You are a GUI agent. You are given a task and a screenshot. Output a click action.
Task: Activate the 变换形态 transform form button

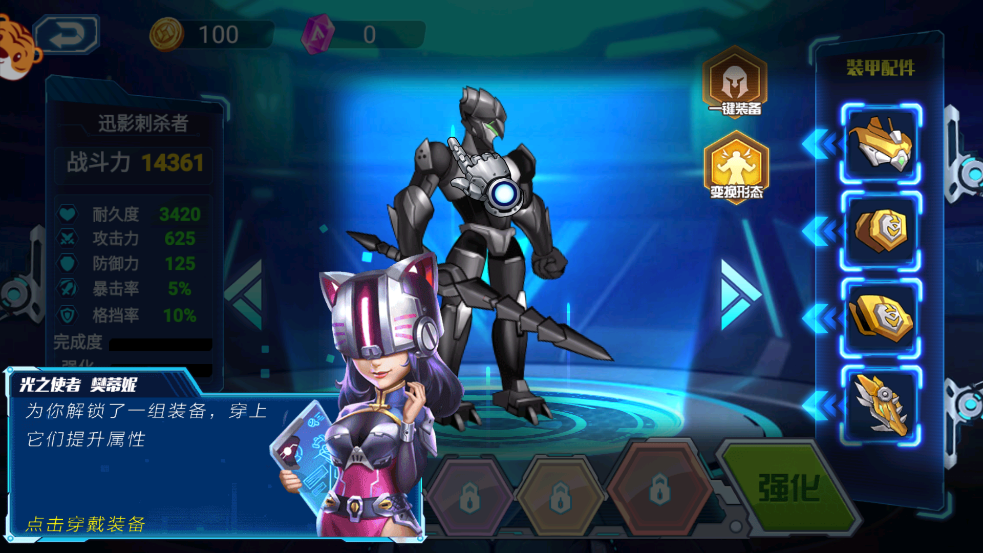[x=735, y=167]
